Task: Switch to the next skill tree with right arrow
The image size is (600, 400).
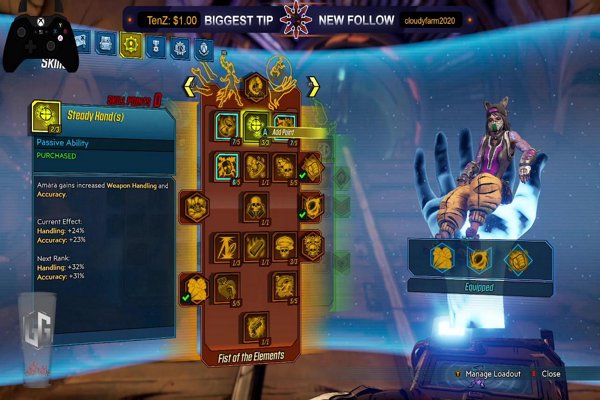Action: point(312,87)
